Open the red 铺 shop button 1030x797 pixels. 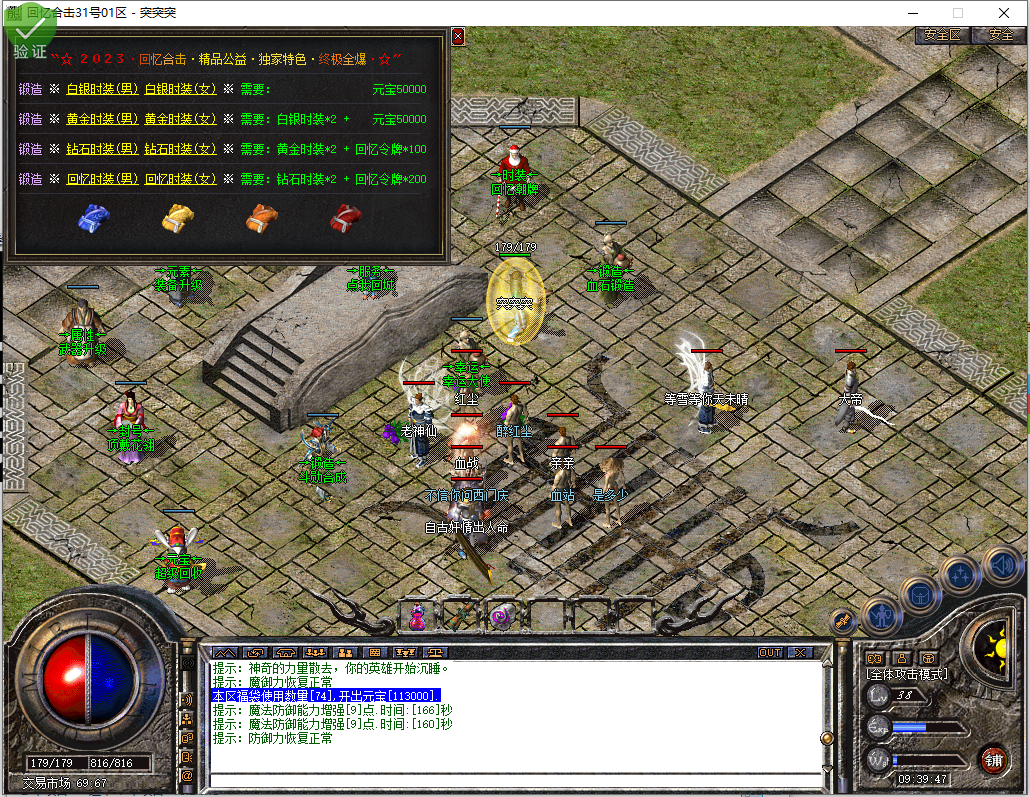(x=993, y=759)
